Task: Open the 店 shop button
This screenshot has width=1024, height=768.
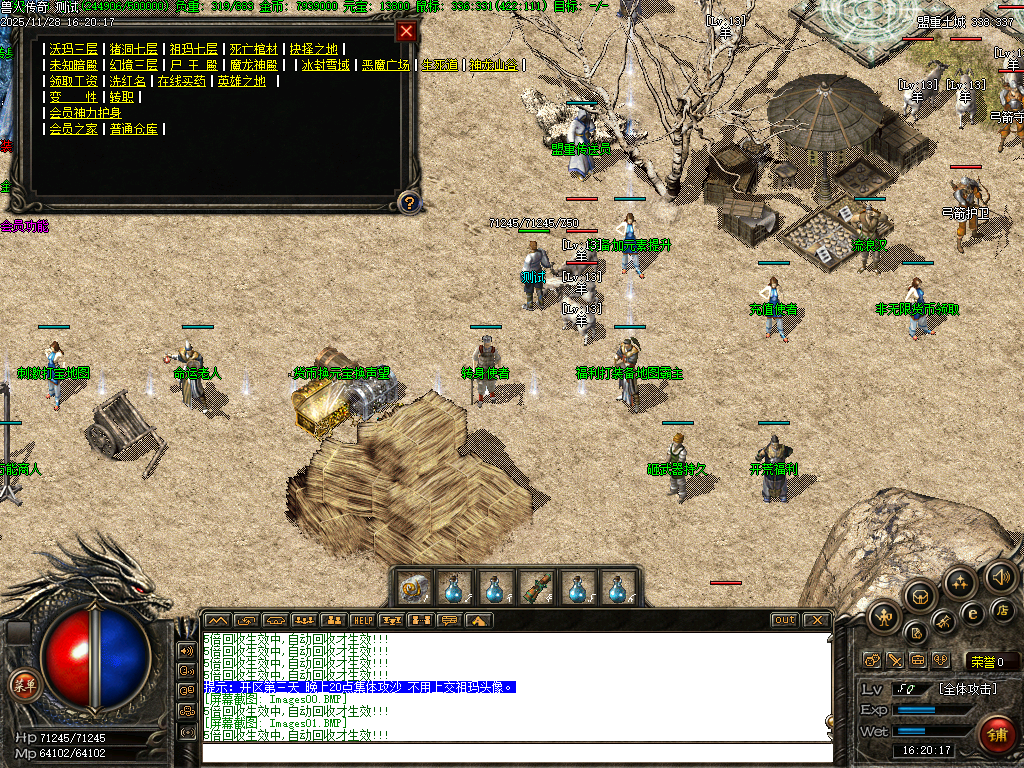Action: coord(1003,609)
